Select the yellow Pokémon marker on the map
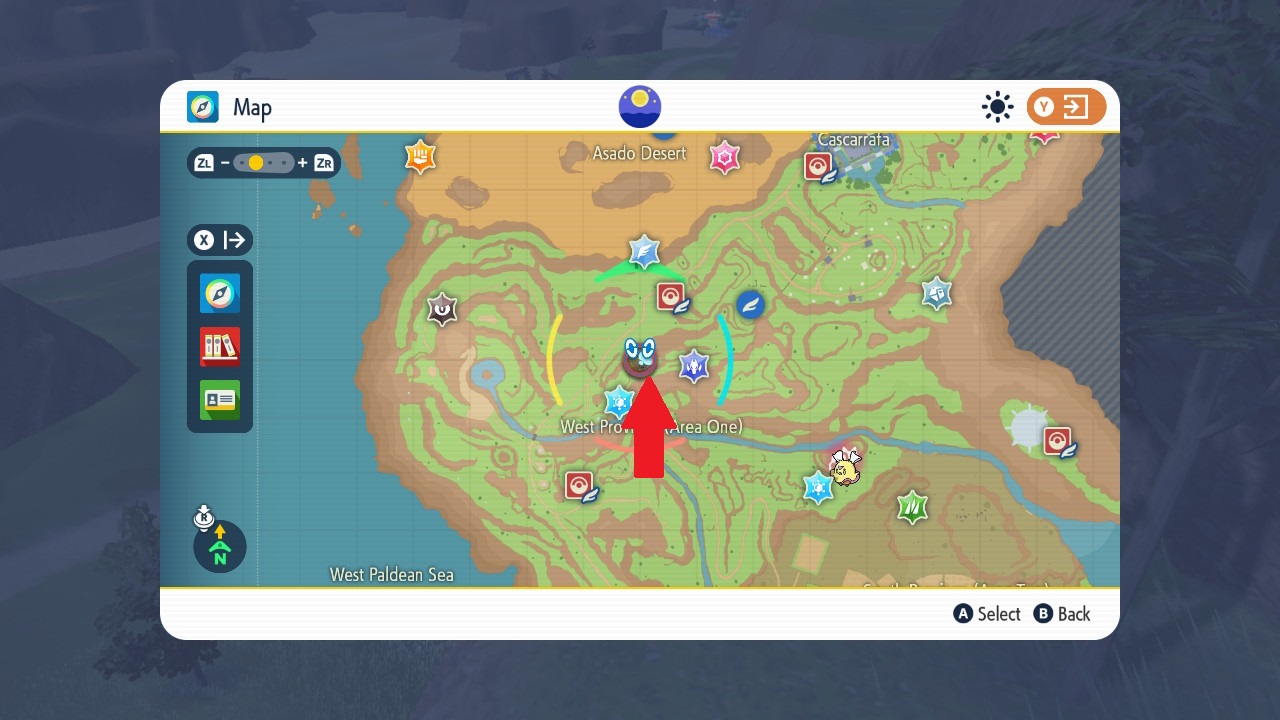This screenshot has width=1280, height=720. [x=846, y=468]
